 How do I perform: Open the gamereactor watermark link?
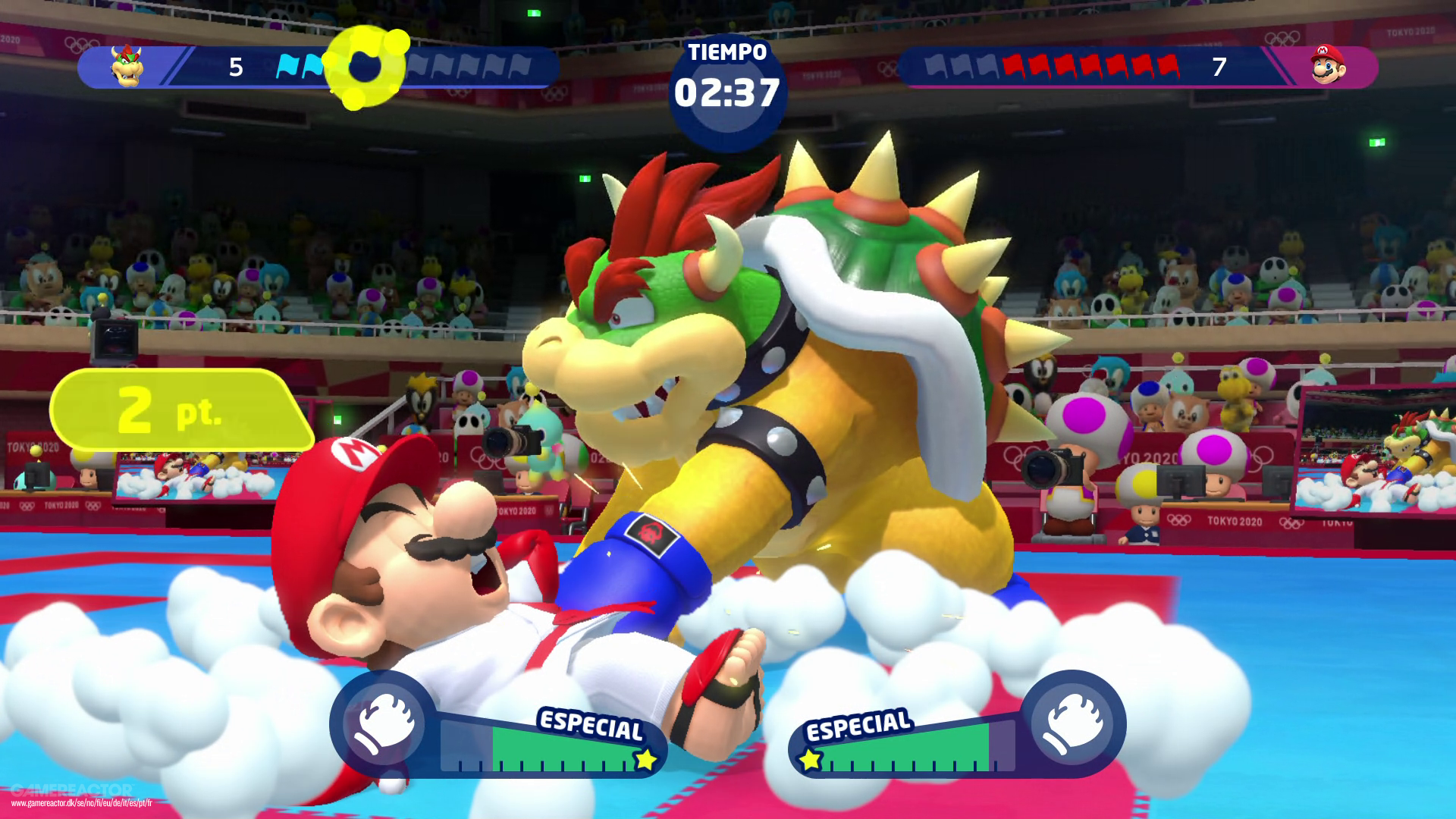click(81, 803)
